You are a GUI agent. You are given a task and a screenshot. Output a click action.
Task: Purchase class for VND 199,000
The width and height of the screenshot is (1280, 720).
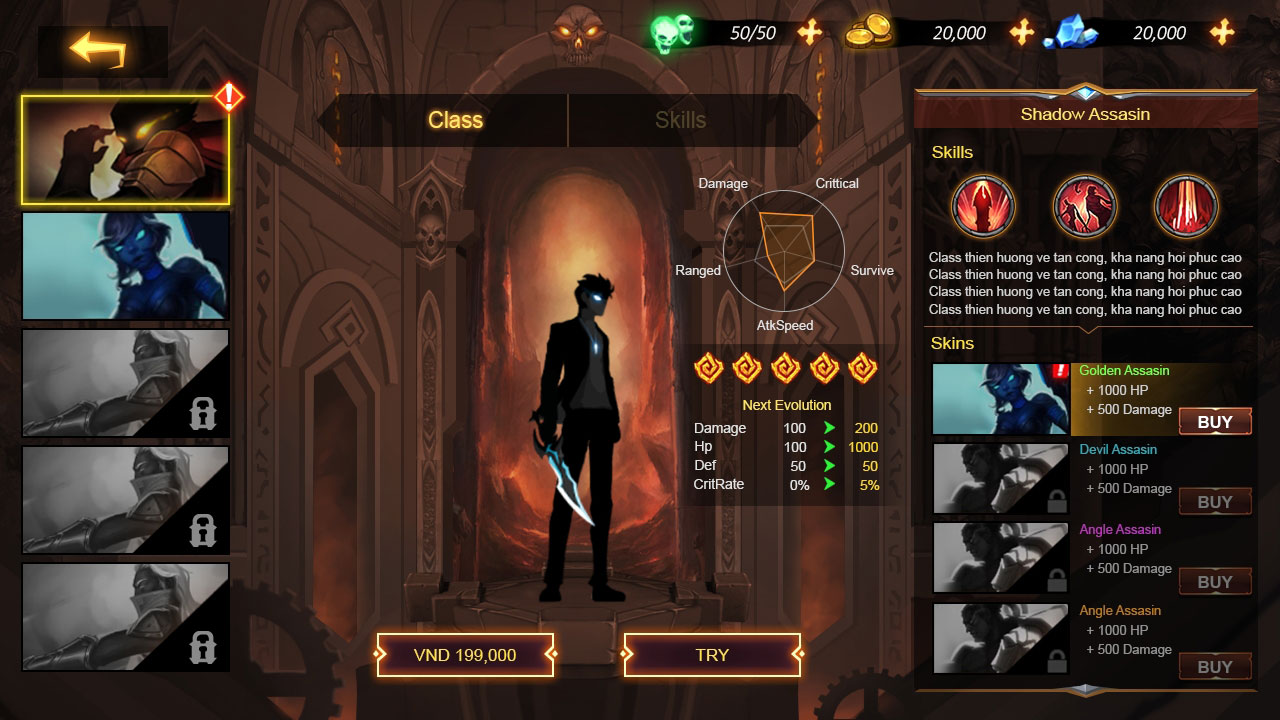click(465, 655)
